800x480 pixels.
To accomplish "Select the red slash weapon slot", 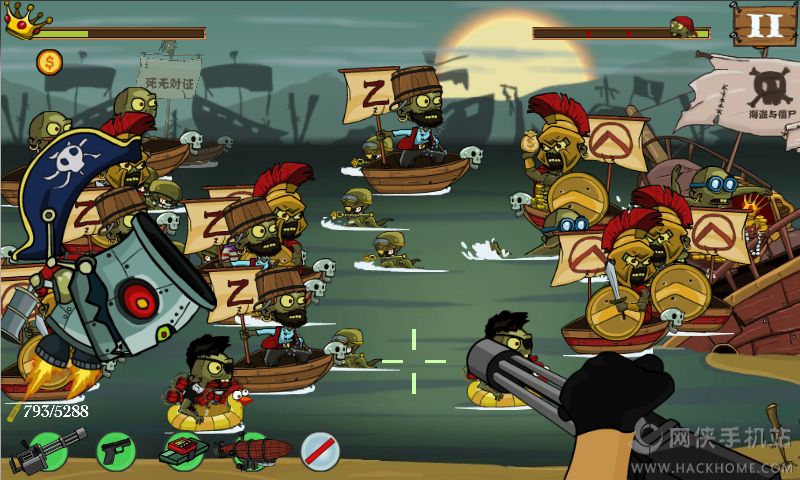I will tap(320, 451).
